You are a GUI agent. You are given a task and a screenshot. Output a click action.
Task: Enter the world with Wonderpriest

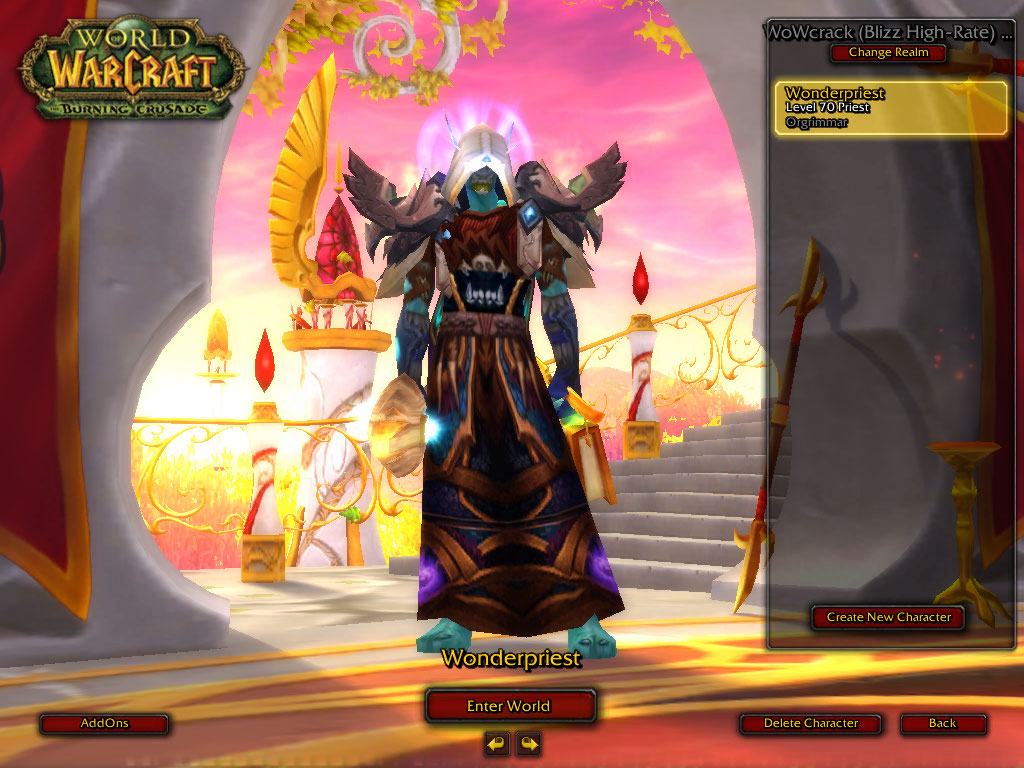(x=510, y=706)
